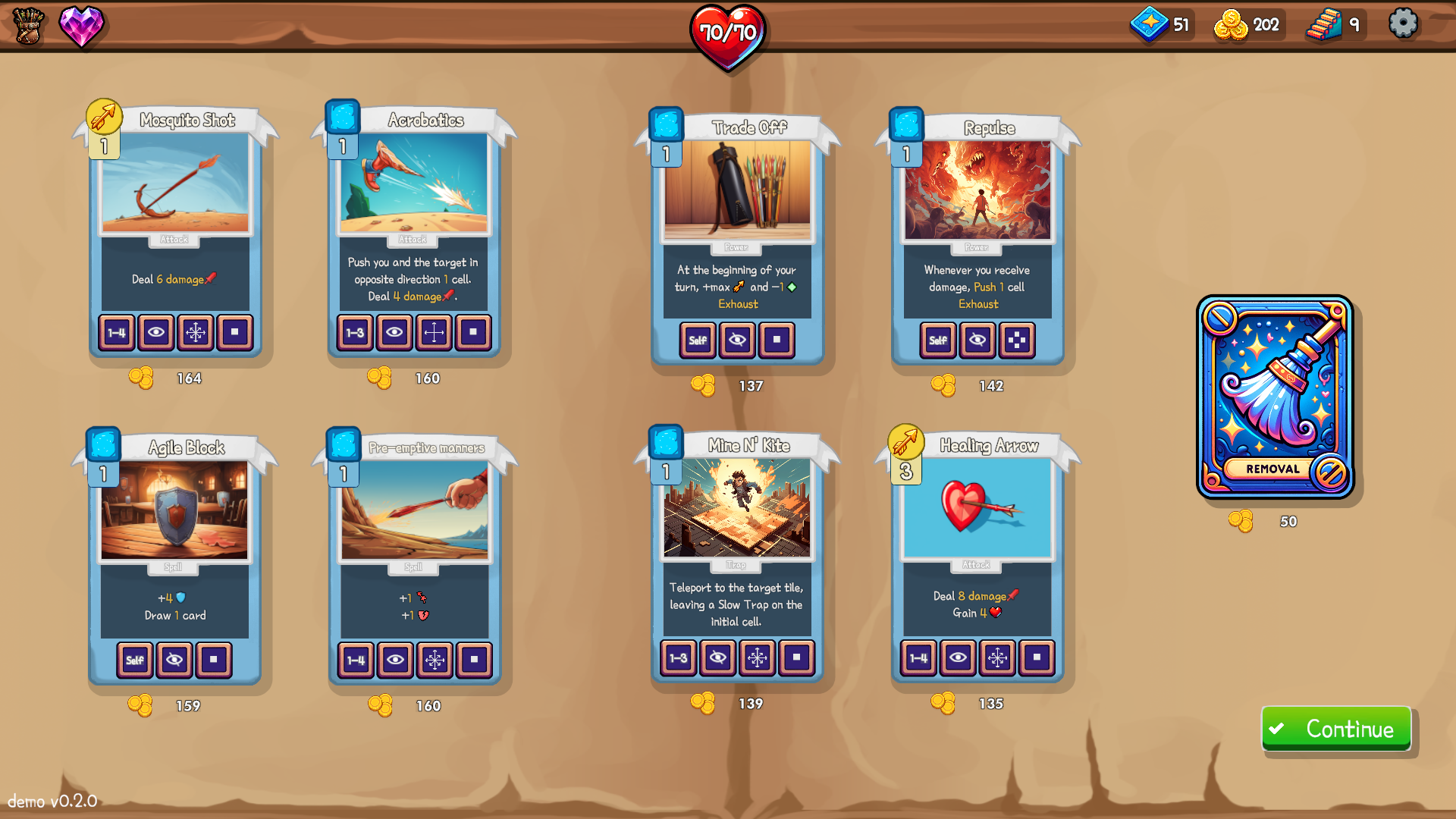Click the snowflake pattern icon on Agile Block's card
Image resolution: width=1456 pixels, height=819 pixels.
214,660
